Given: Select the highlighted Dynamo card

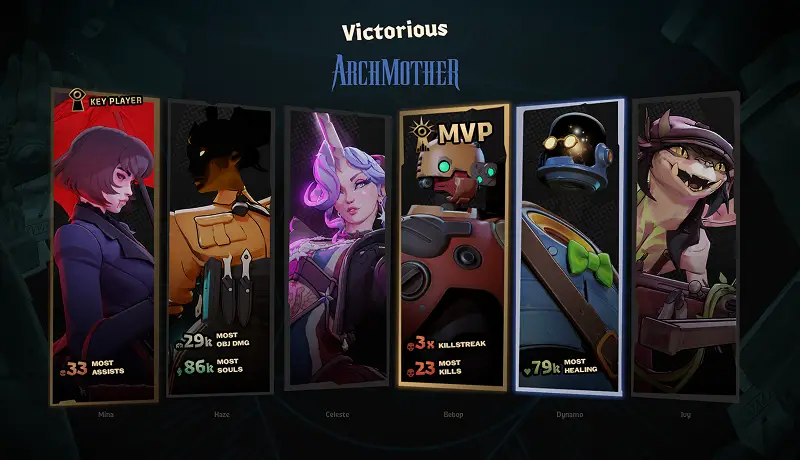Looking at the screenshot, I should (x=570, y=245).
